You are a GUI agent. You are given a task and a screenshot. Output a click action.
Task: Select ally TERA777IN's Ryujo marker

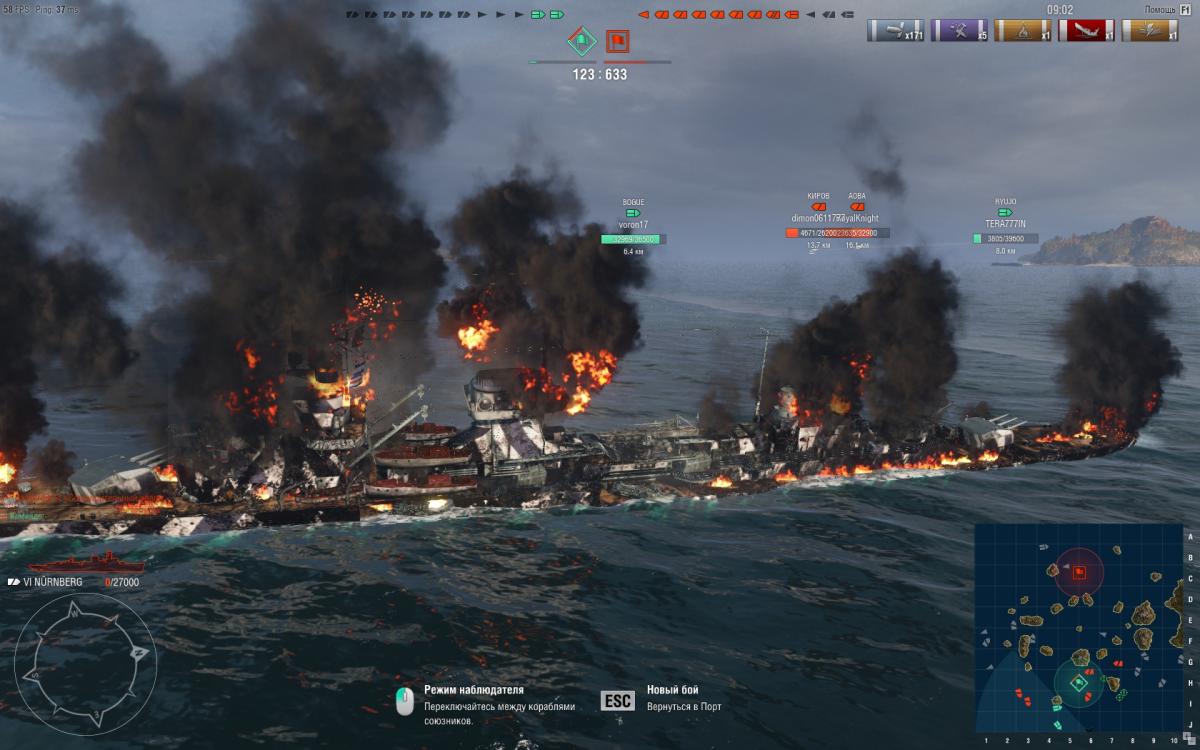[x=1005, y=212]
